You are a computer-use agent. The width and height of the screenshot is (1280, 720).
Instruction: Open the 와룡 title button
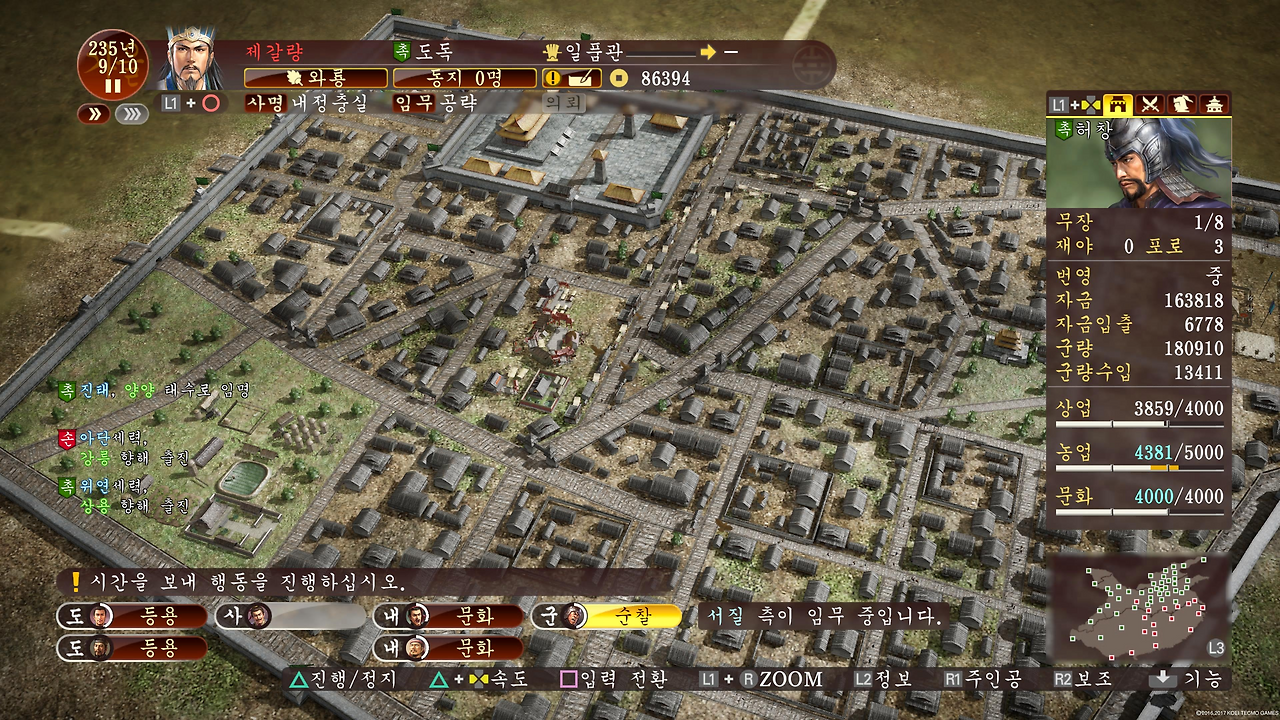[x=315, y=78]
